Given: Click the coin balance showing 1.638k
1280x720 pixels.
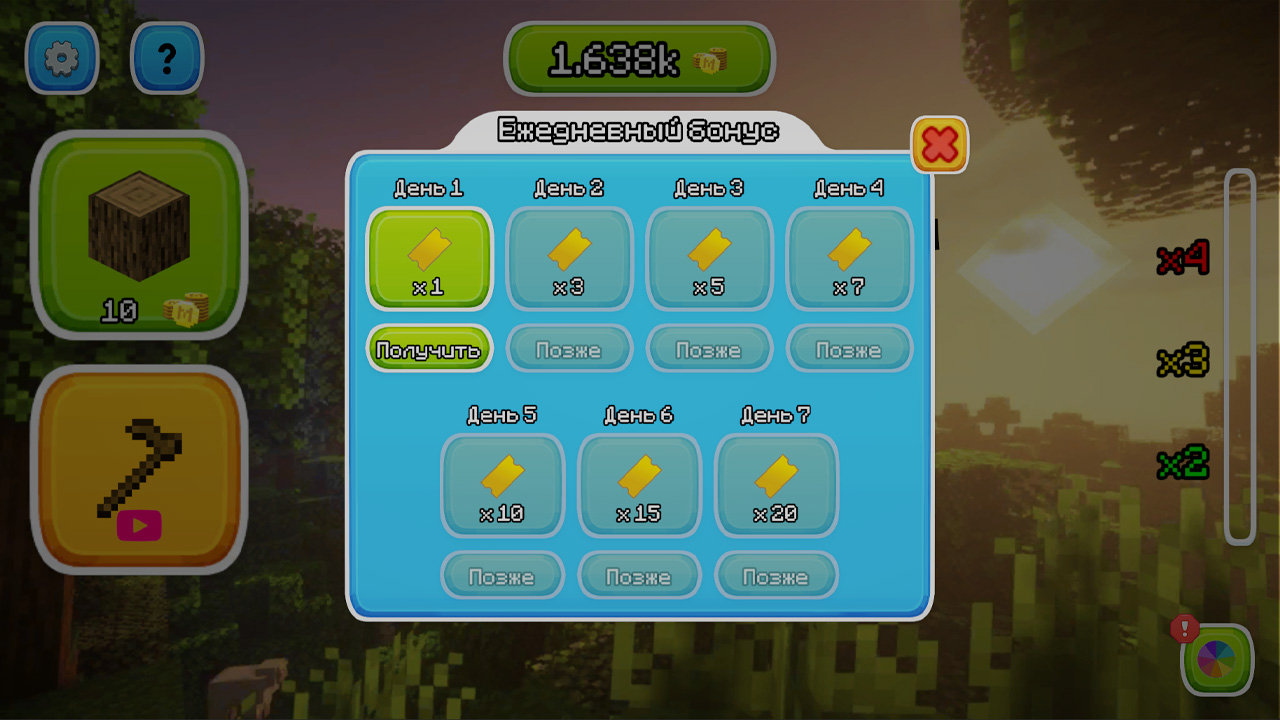Looking at the screenshot, I should 640,58.
